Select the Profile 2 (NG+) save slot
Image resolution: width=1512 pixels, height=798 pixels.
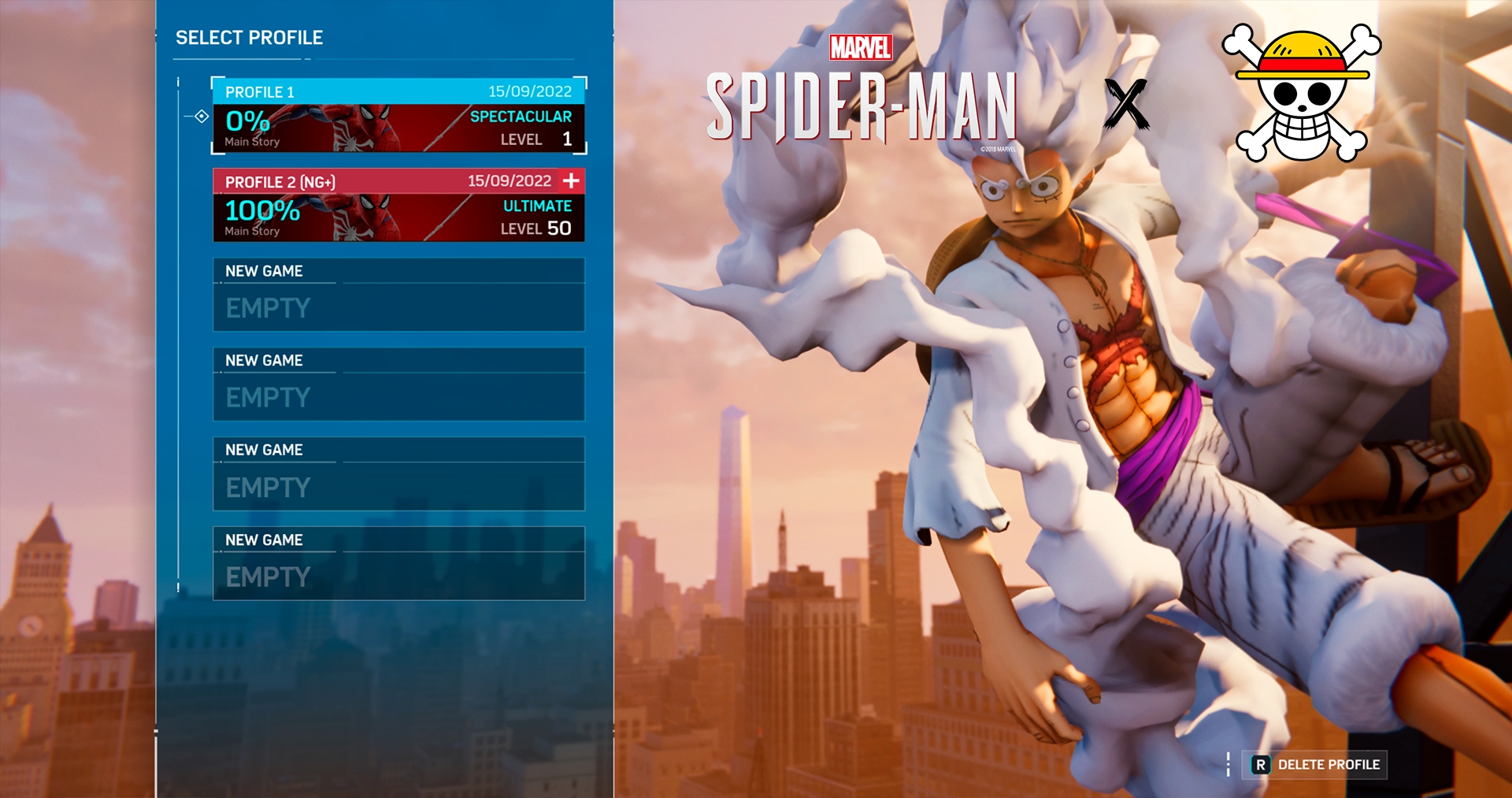click(x=398, y=206)
